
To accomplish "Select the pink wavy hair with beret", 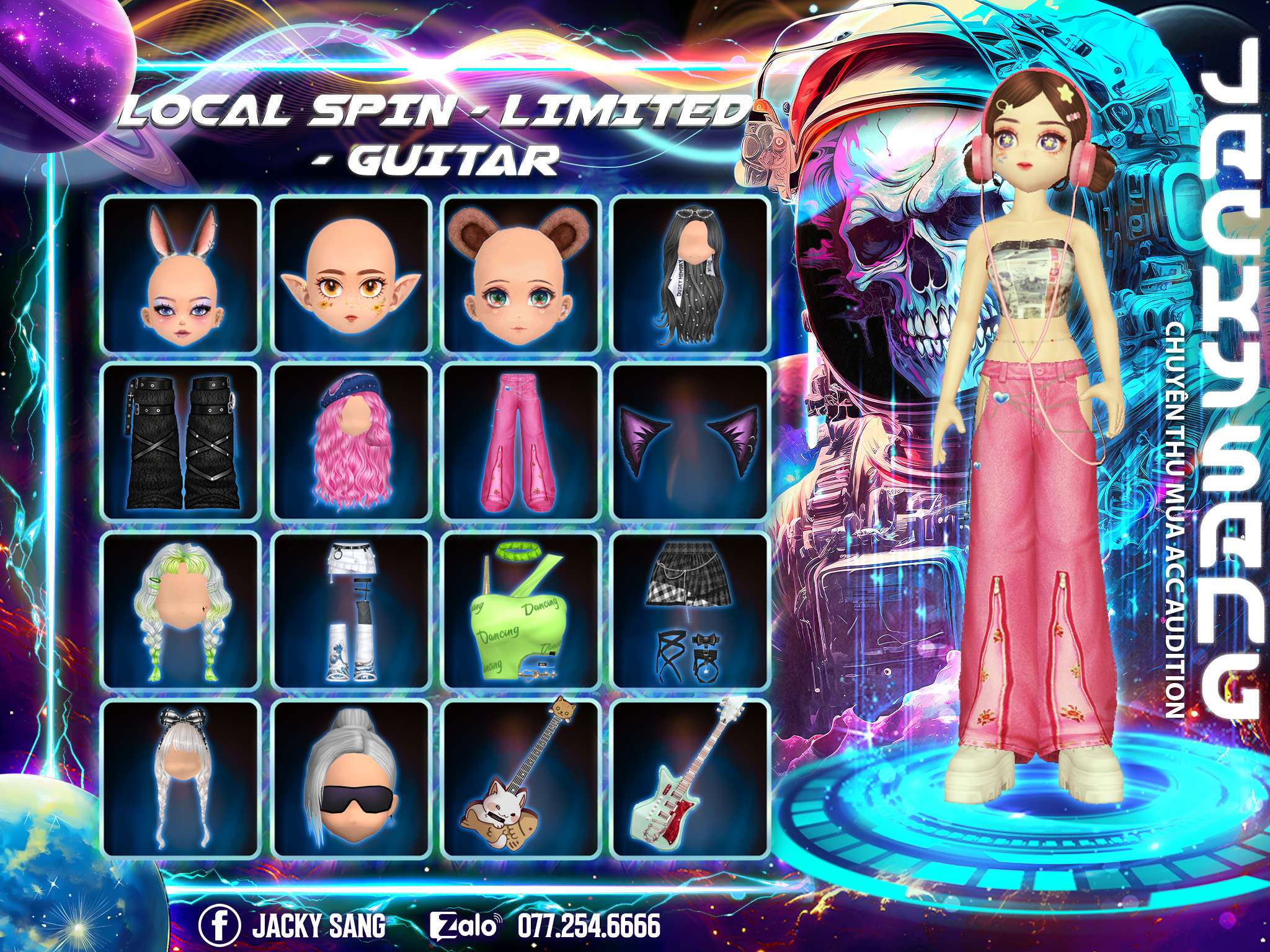I will point(351,442).
